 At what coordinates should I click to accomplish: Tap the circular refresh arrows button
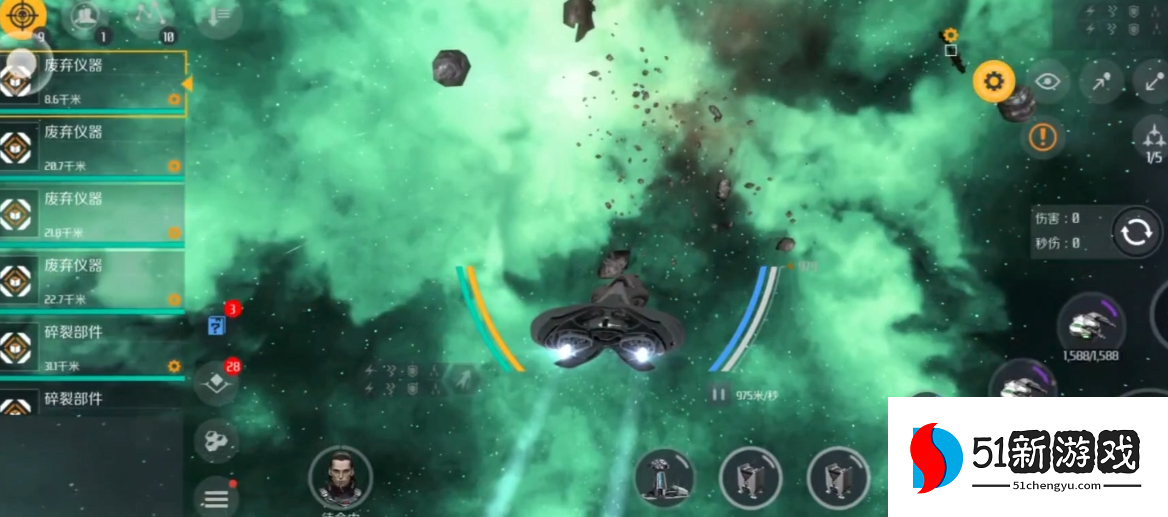tap(1136, 232)
